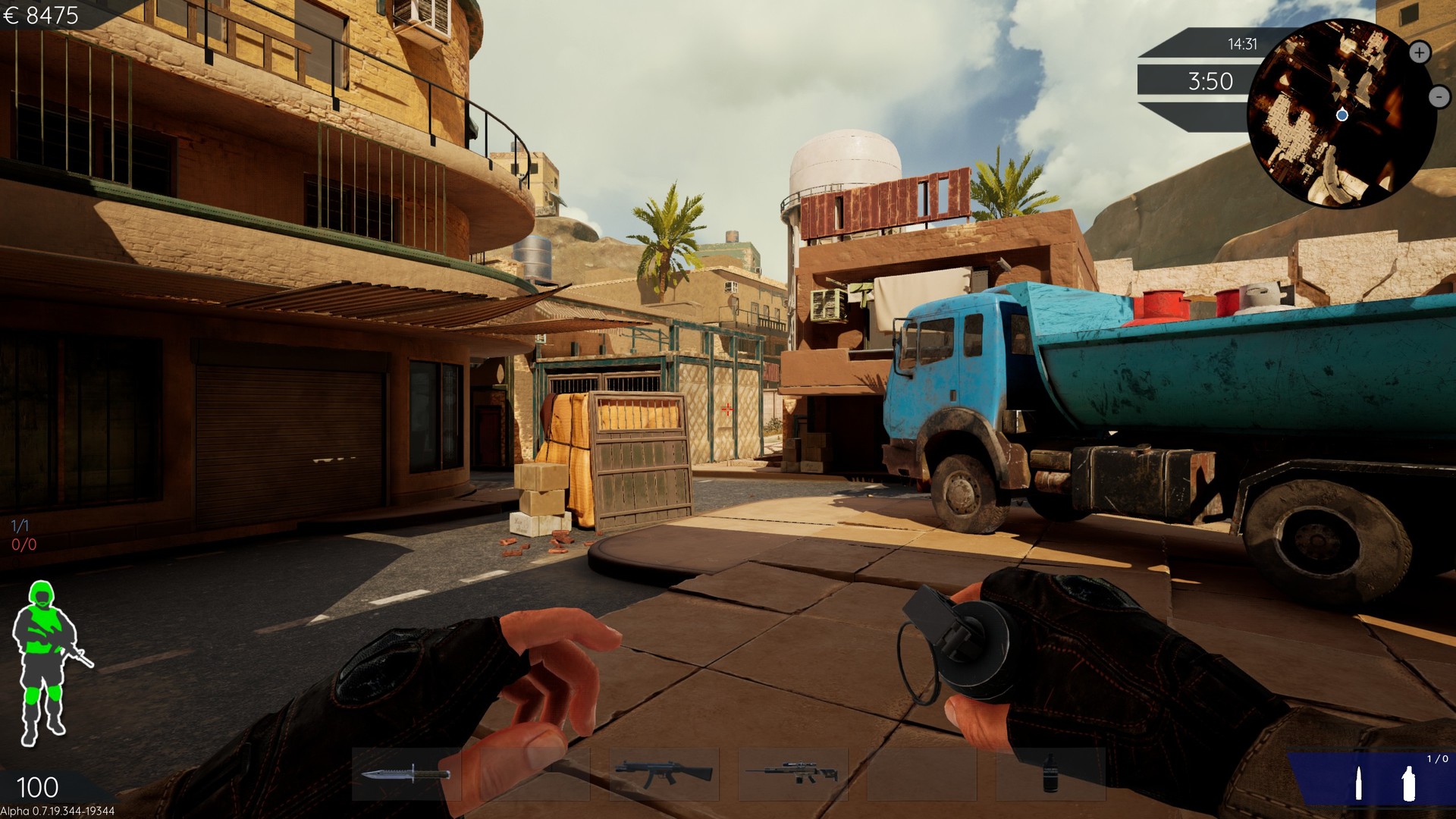Select the combat knife hotbar slot
The image size is (1456, 819).
[406, 774]
